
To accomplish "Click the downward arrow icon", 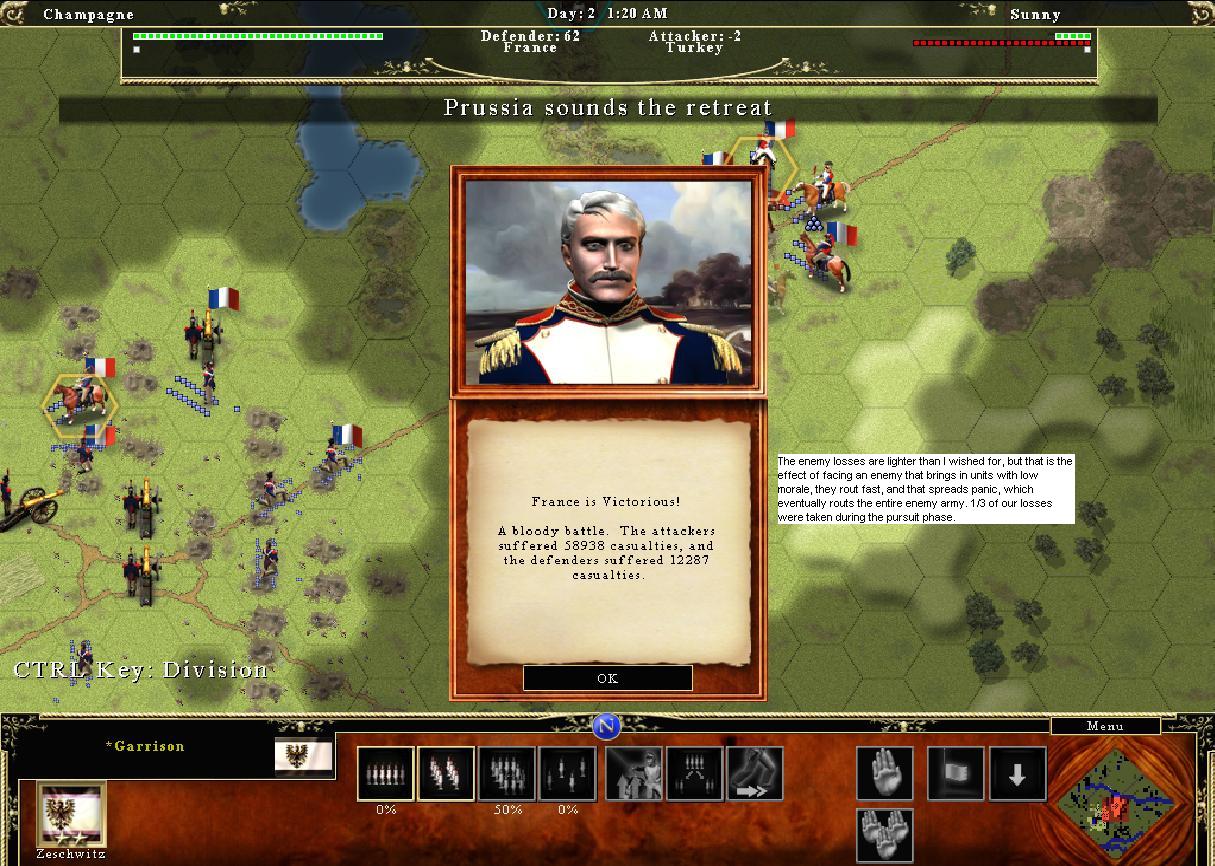I will tap(1017, 774).
